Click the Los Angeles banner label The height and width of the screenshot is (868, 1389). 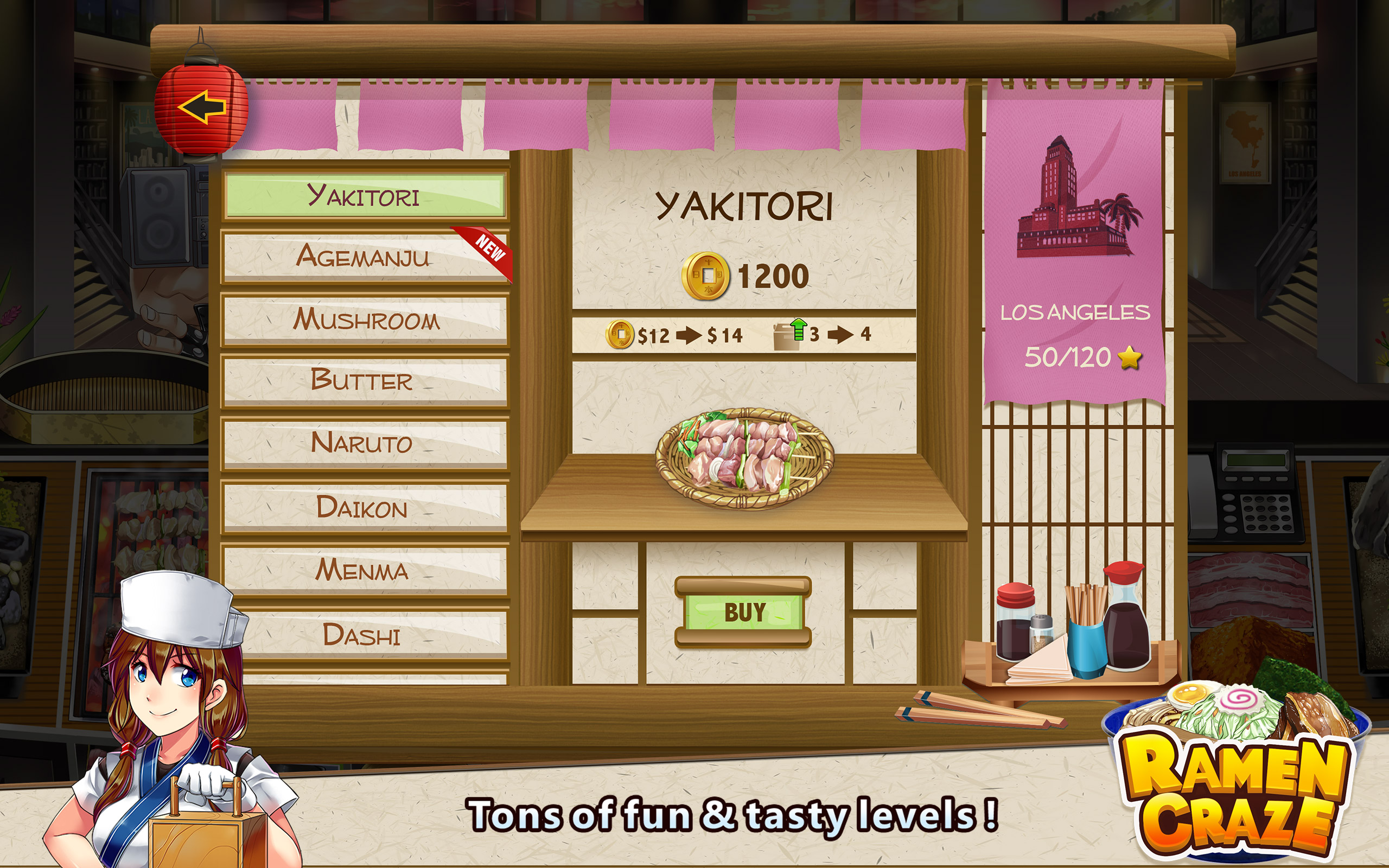point(1074,312)
